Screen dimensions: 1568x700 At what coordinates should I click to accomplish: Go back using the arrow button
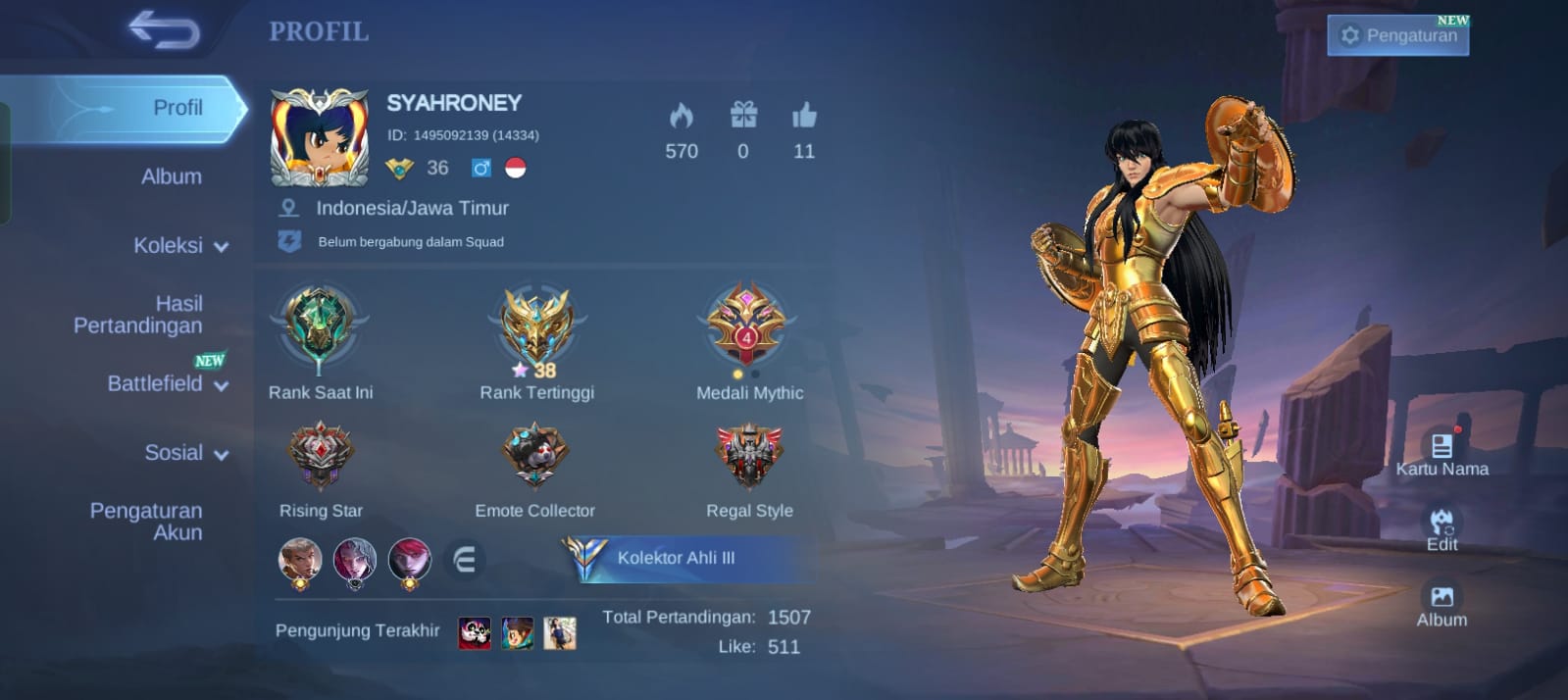pyautogui.click(x=164, y=30)
